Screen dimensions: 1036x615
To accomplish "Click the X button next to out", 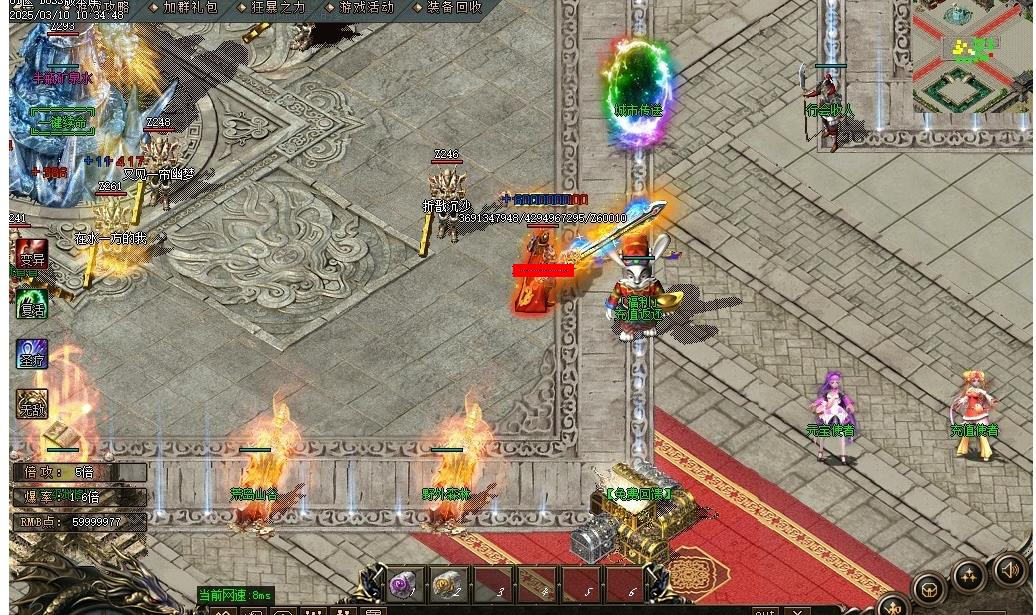I will pos(796,610).
